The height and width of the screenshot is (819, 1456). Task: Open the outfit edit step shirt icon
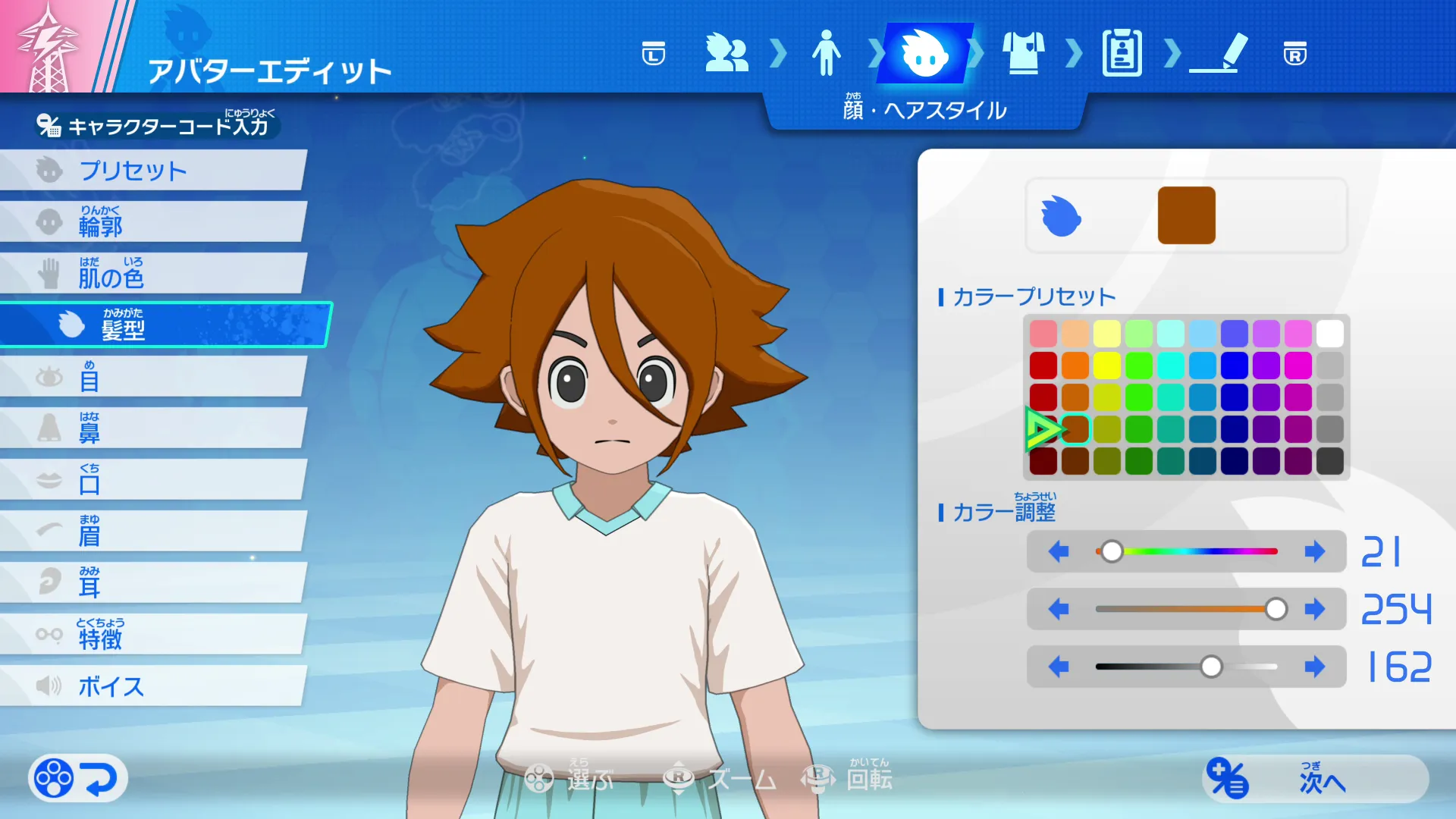(x=1025, y=55)
